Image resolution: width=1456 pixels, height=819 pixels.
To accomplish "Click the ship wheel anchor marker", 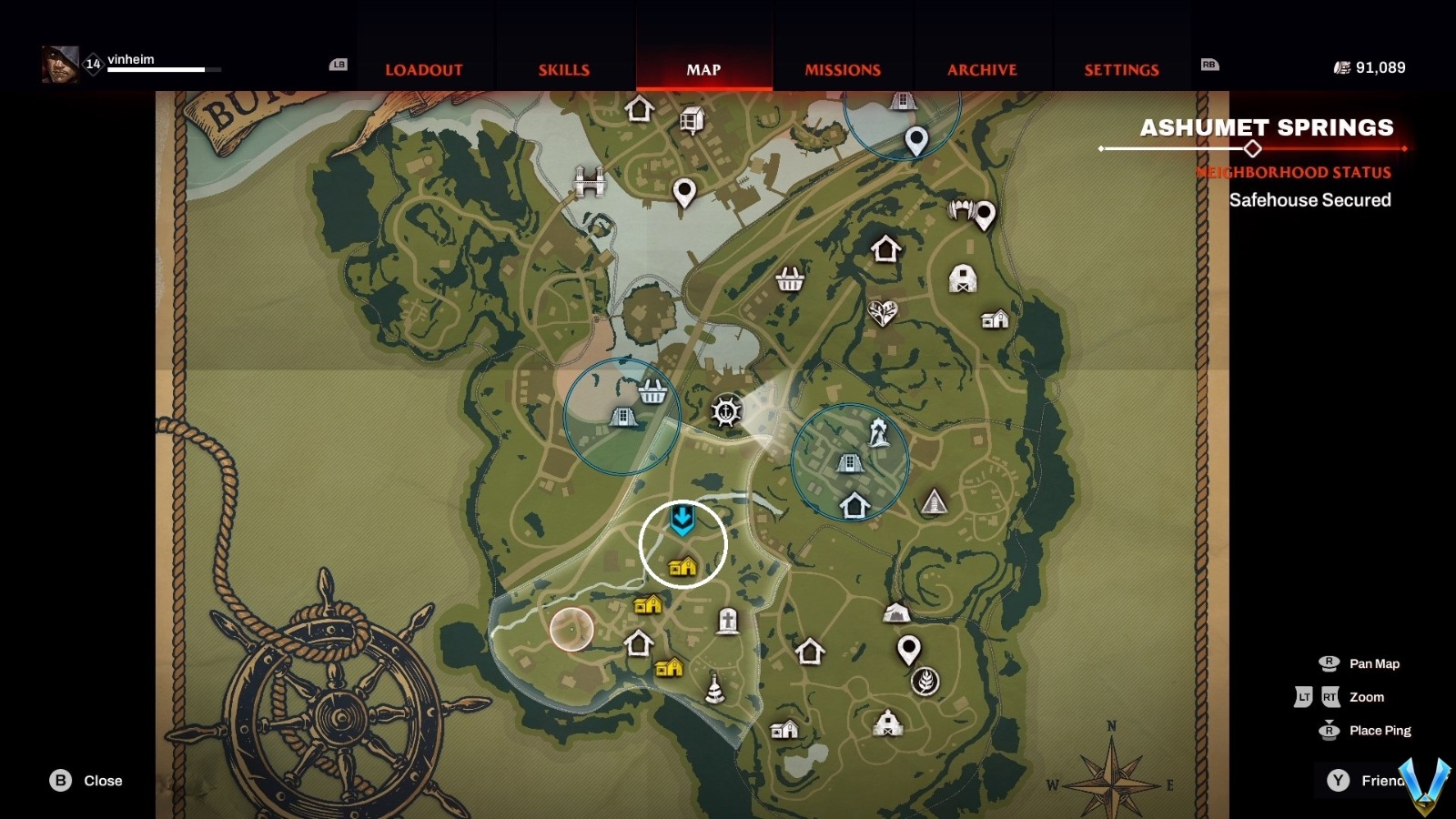I will tap(725, 411).
